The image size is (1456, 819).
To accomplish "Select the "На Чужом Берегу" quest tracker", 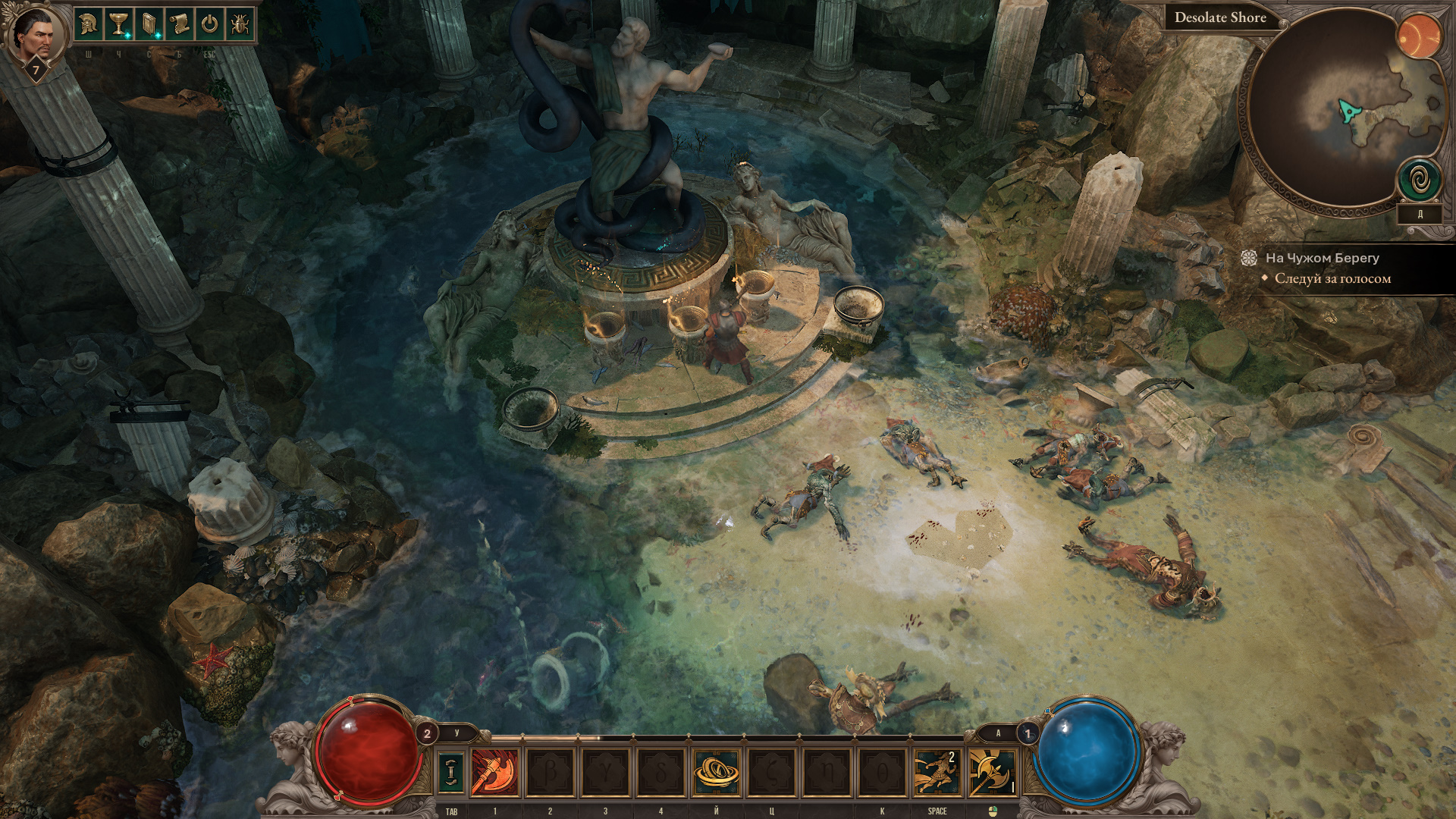I will [x=1322, y=258].
